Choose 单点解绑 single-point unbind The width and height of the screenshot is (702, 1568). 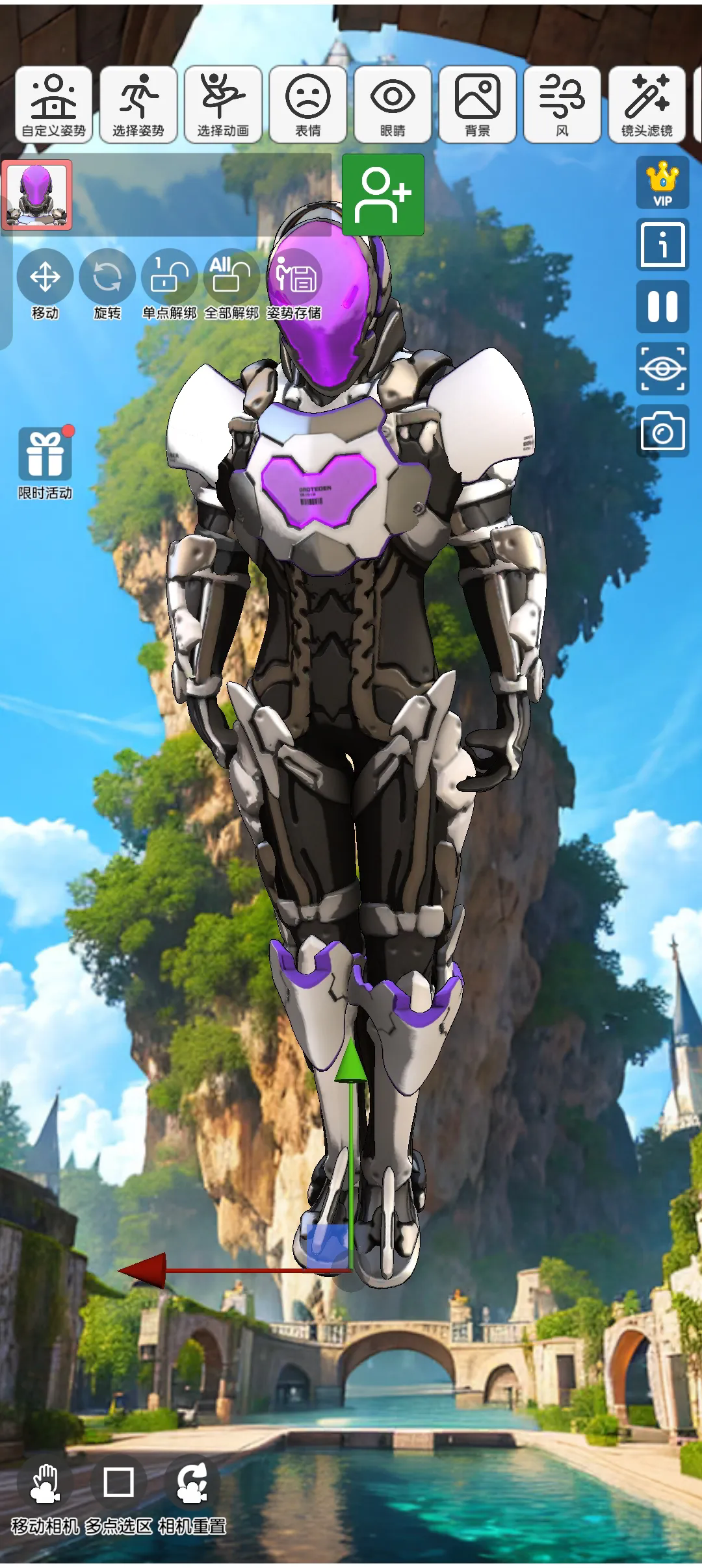coord(169,285)
